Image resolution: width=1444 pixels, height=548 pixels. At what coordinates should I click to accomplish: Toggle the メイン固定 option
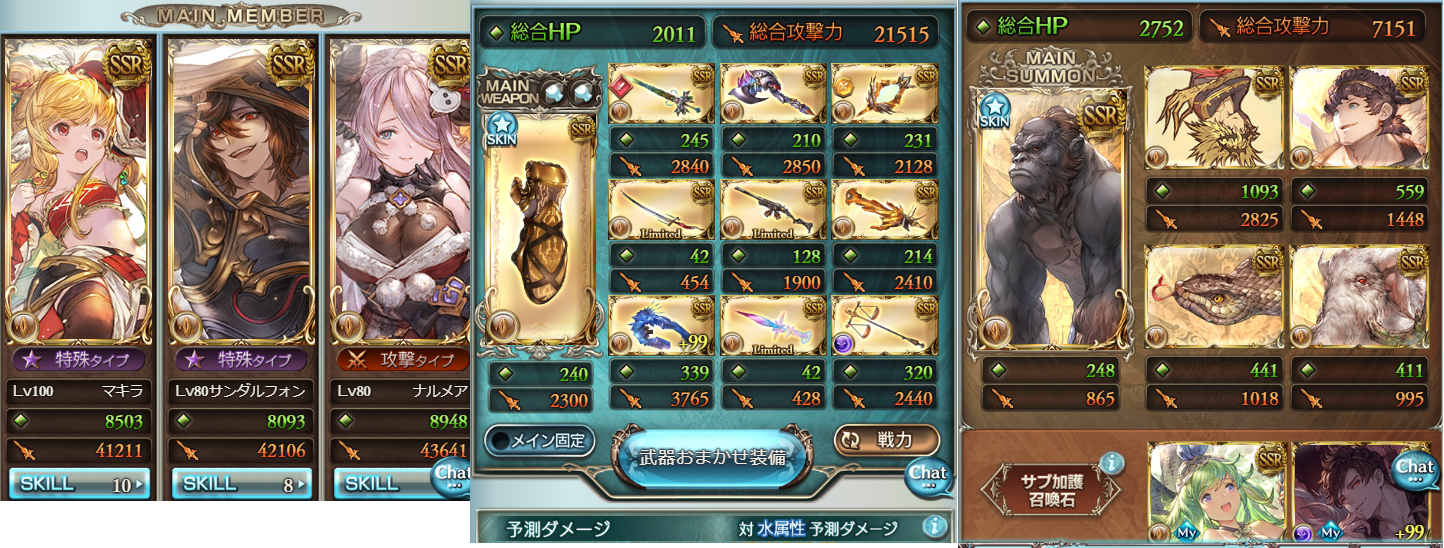tap(540, 440)
